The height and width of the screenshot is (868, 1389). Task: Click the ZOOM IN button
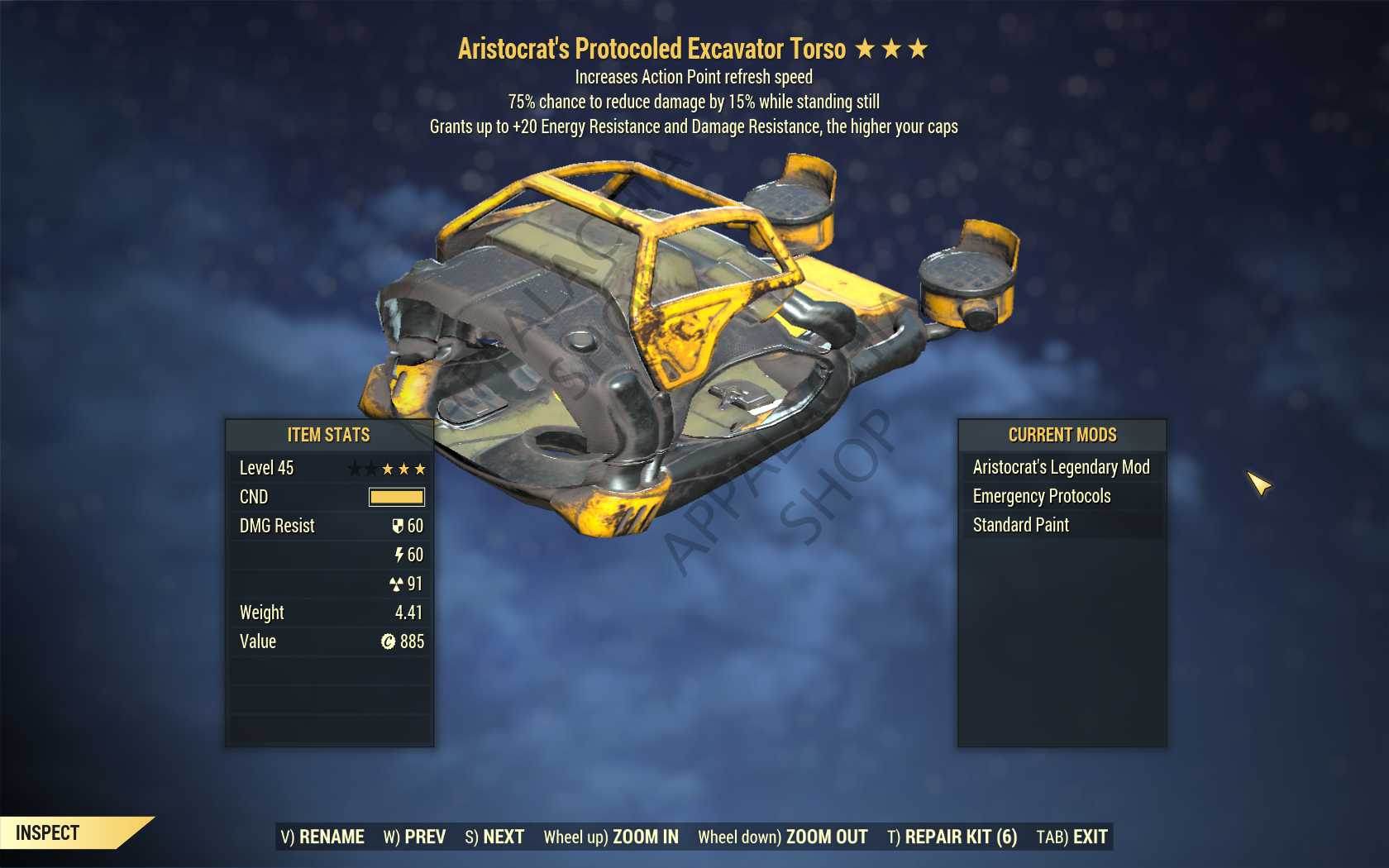[611, 837]
